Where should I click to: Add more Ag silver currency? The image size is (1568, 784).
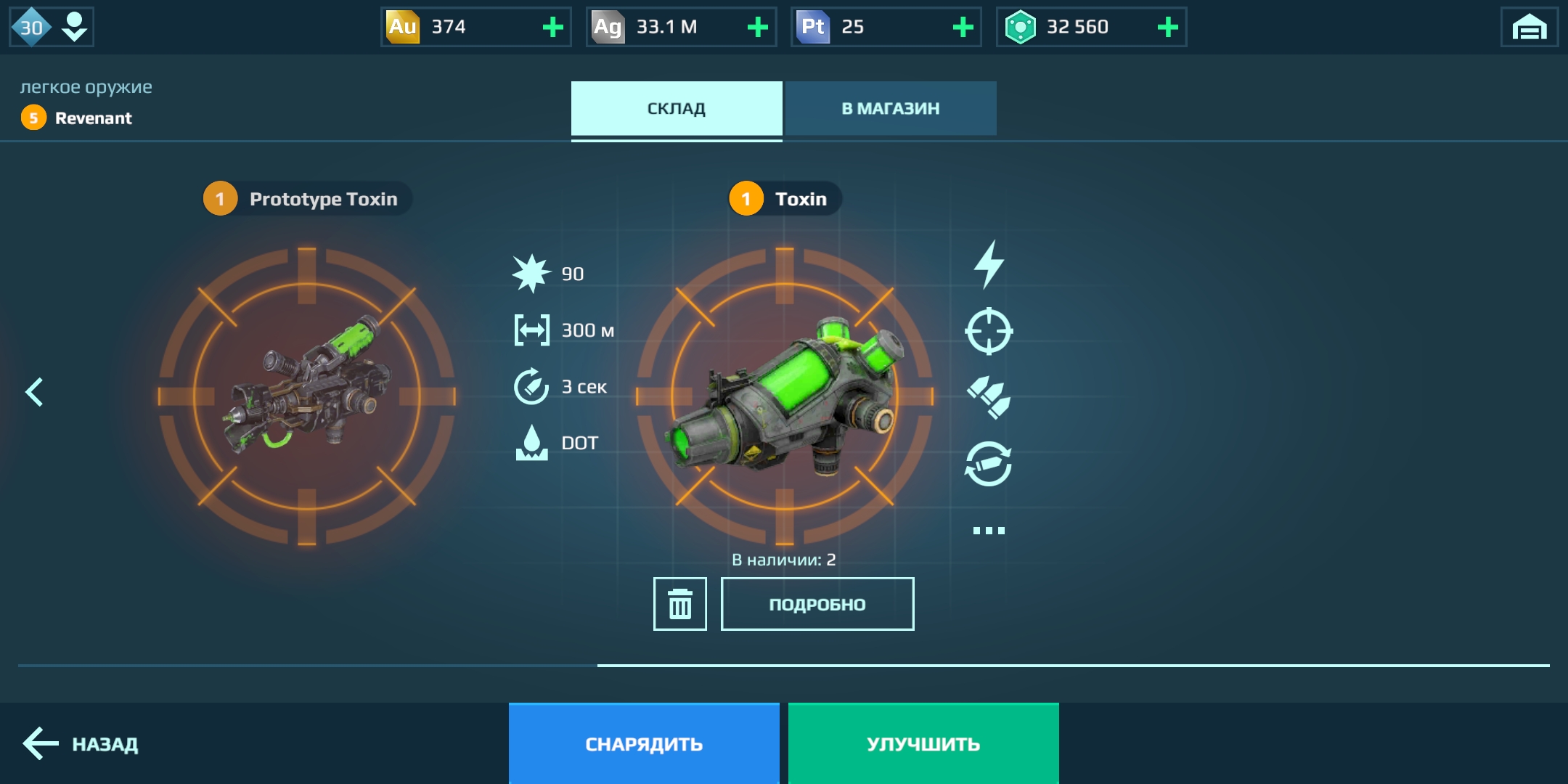757,28
